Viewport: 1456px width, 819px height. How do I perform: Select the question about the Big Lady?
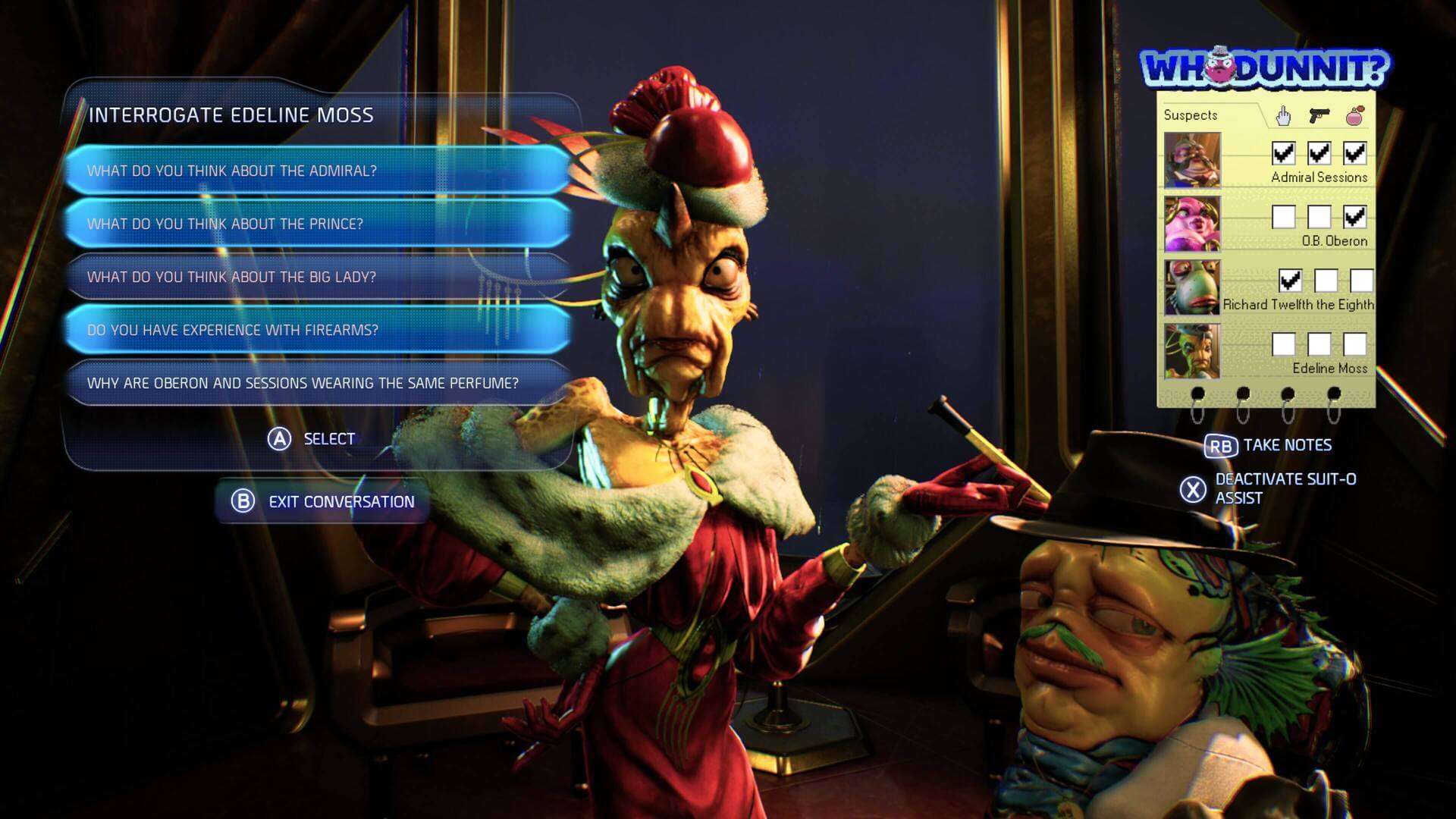click(x=317, y=277)
